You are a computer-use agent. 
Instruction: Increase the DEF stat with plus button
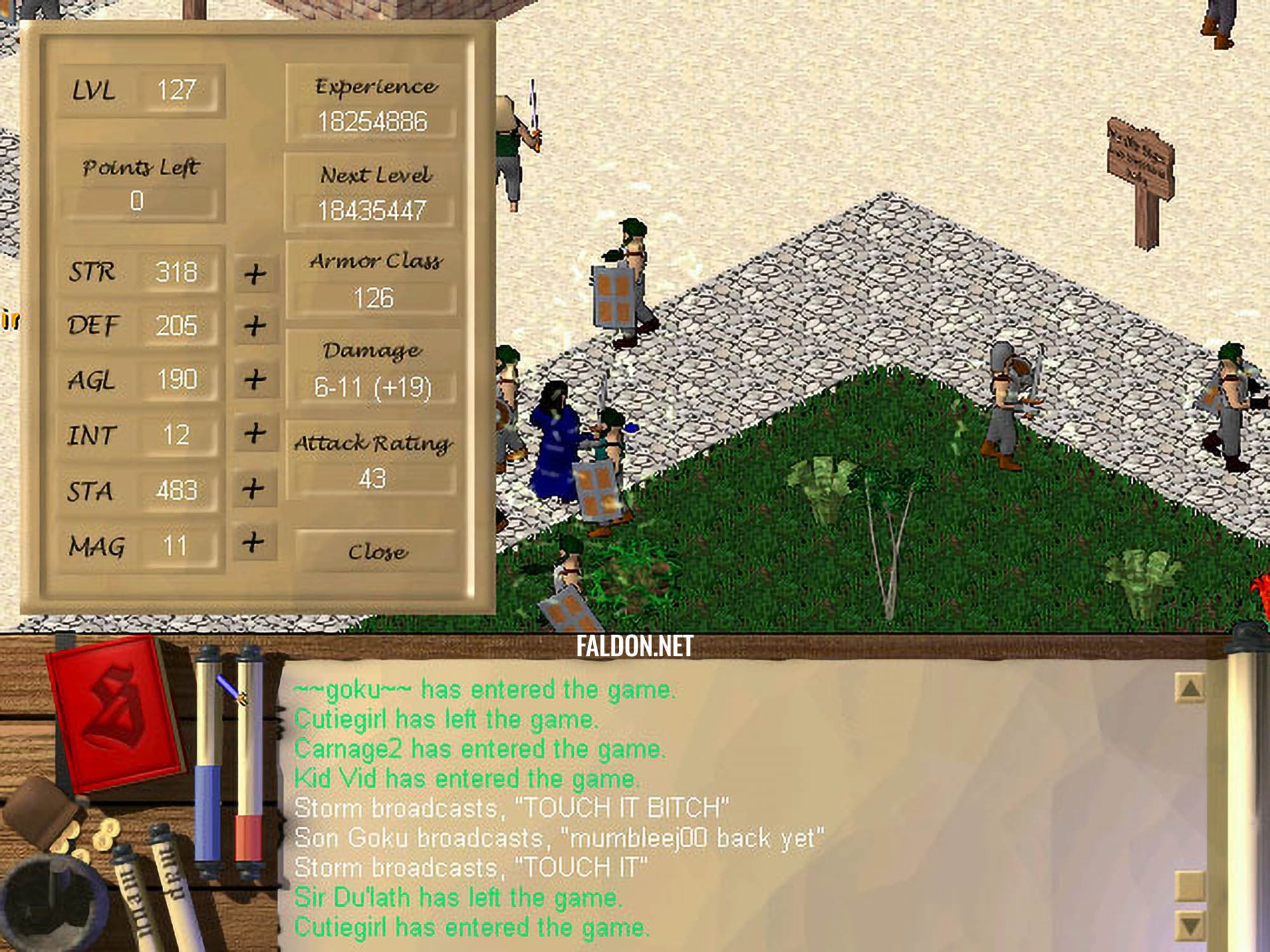click(x=255, y=326)
